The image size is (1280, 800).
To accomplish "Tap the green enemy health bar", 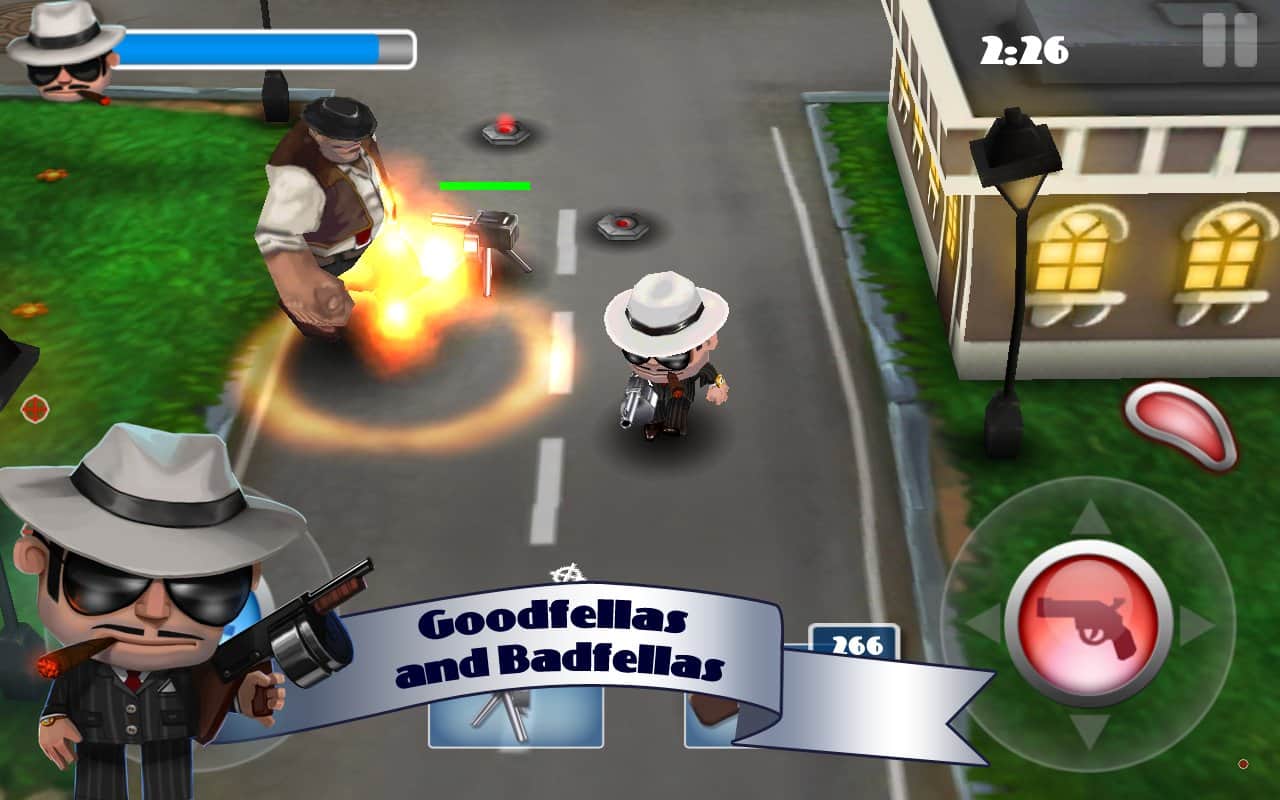I will (x=485, y=185).
